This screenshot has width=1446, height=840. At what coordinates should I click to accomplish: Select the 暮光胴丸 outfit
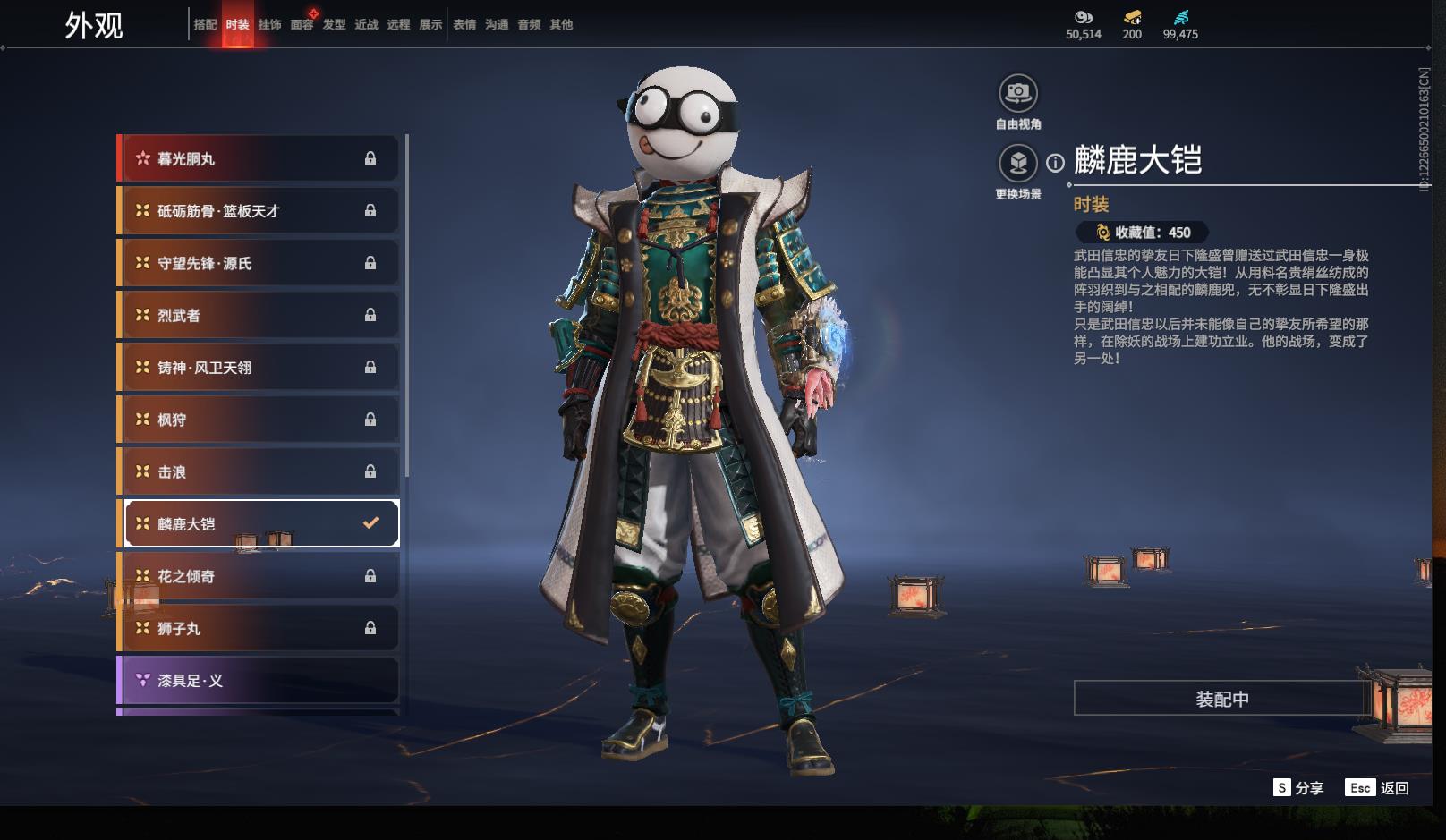(259, 159)
